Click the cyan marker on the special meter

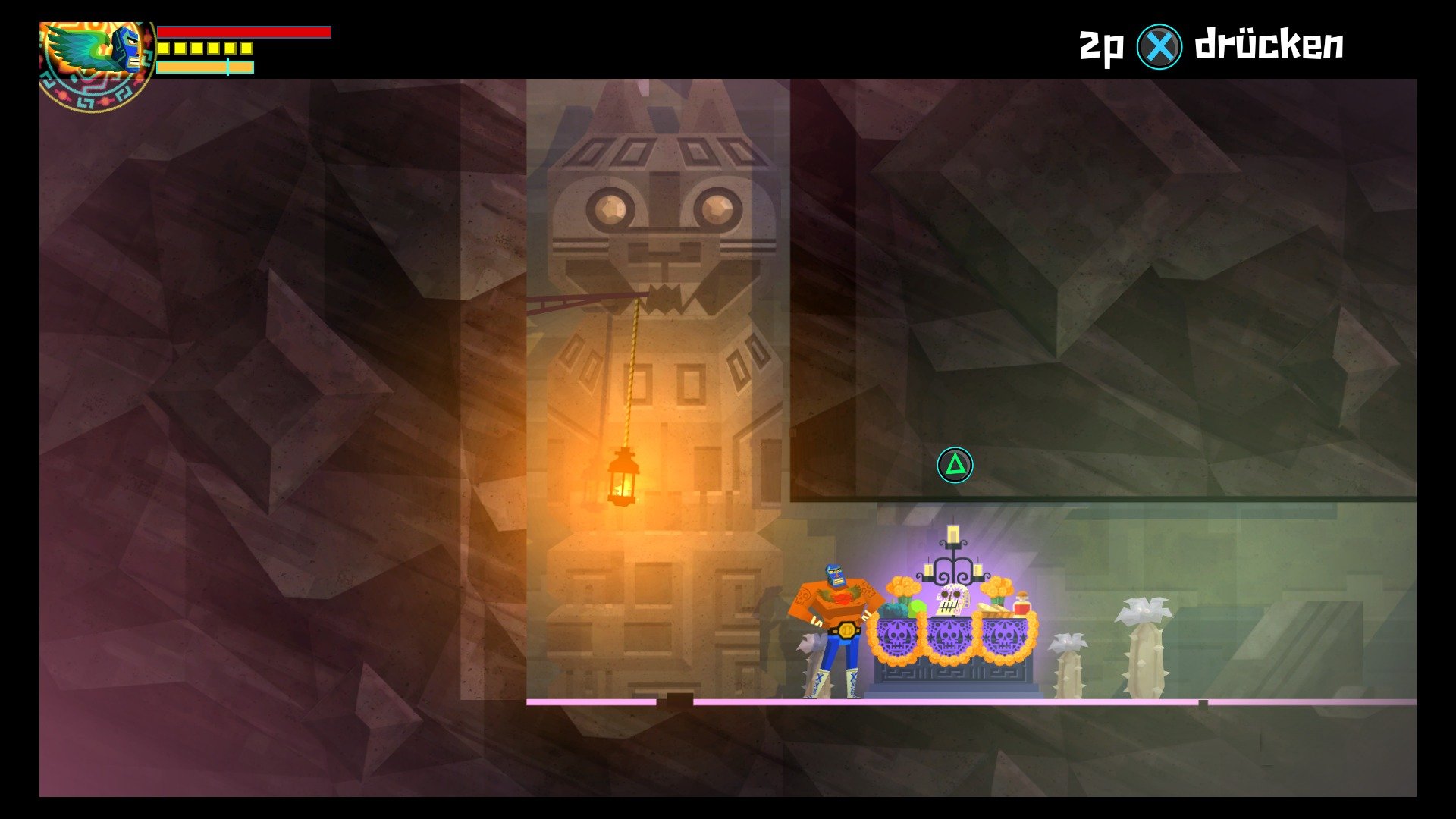point(227,66)
